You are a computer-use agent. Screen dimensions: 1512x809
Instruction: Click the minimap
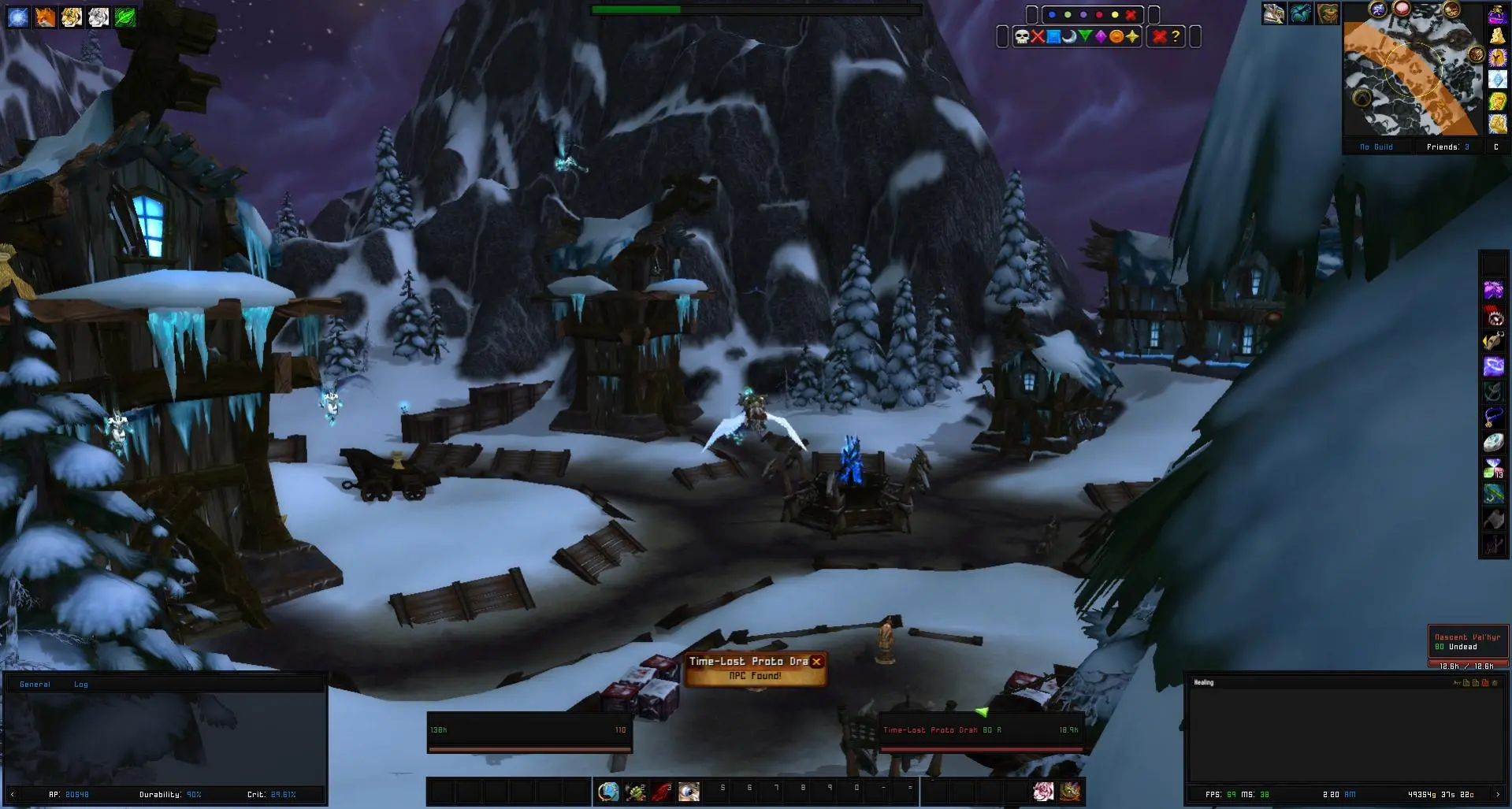pos(1410,77)
